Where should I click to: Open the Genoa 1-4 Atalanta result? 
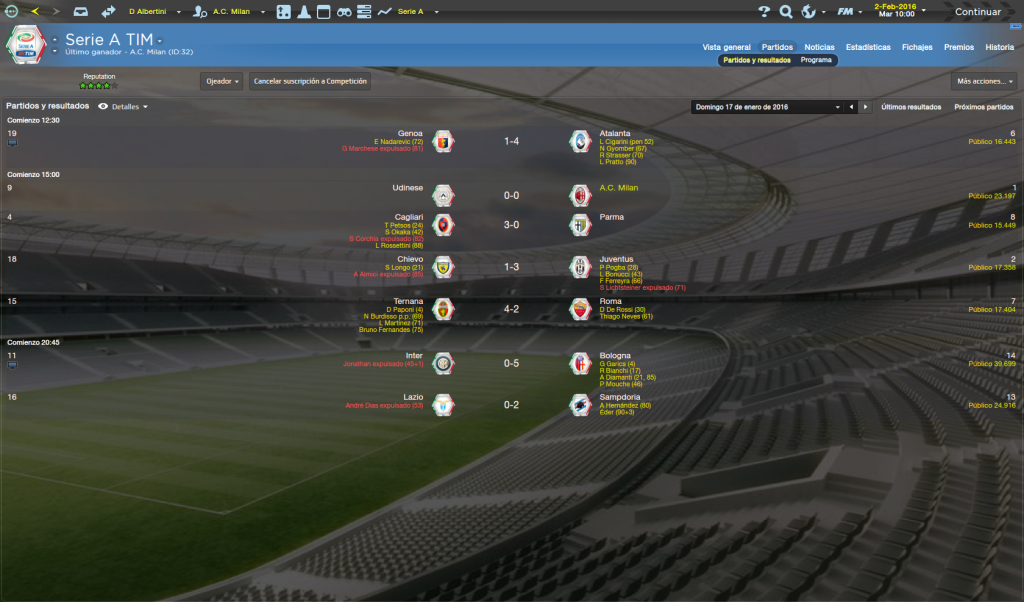pyautogui.click(x=511, y=142)
